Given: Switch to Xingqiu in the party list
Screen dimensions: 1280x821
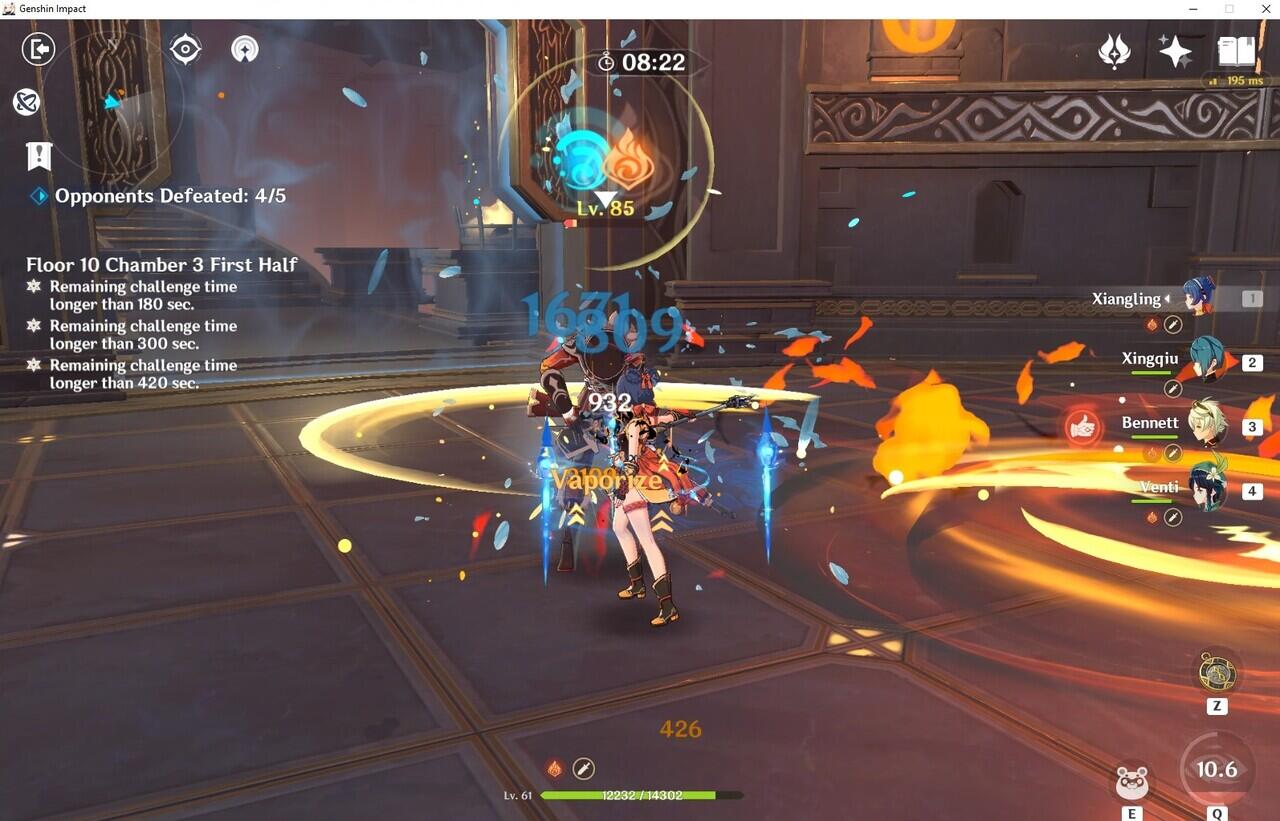Looking at the screenshot, I should tap(1203, 362).
